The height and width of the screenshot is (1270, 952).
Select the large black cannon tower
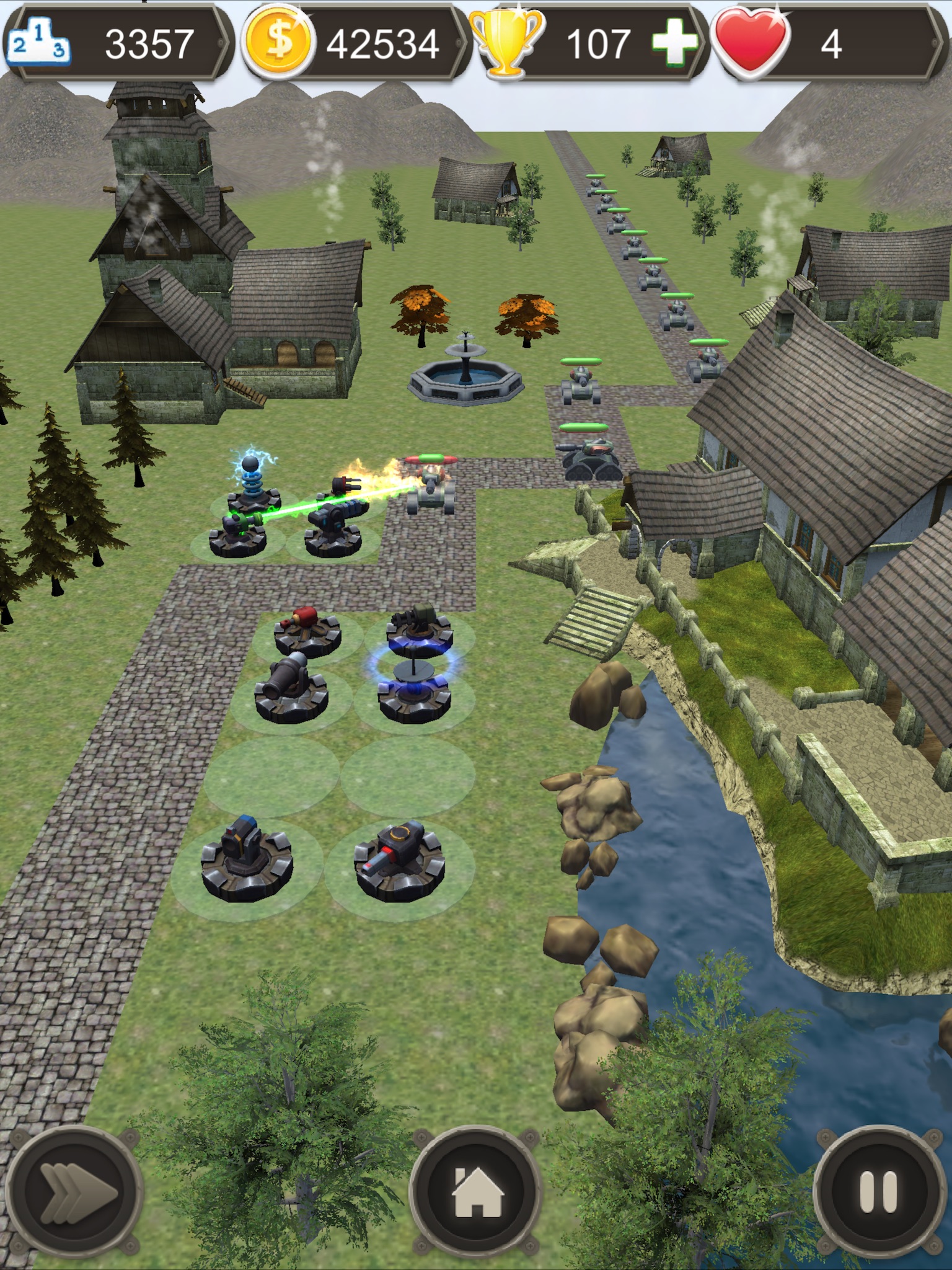tap(290, 688)
